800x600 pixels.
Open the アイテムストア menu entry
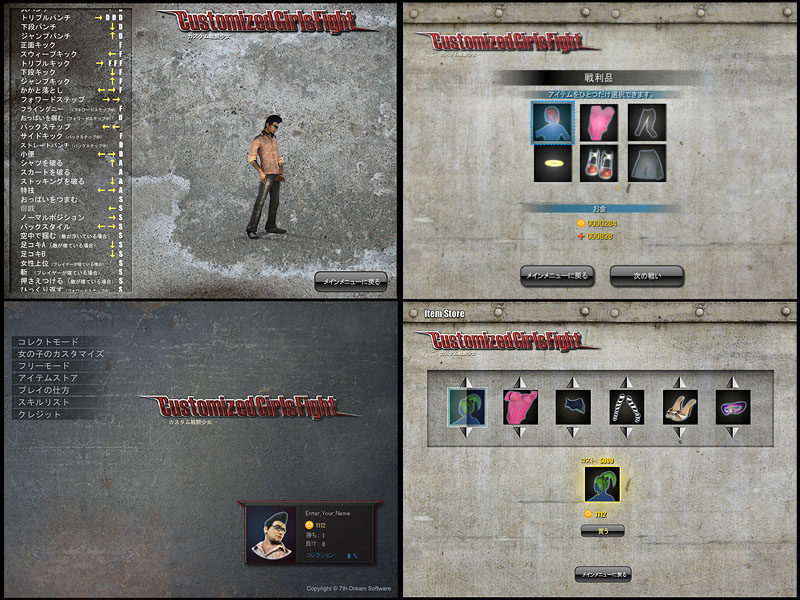50,379
